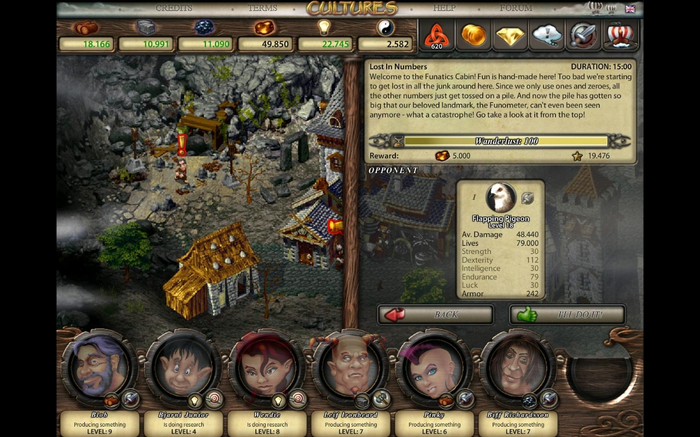Switch language via the UK flag
Image resolution: width=700 pixels, height=437 pixels.
coord(630,8)
